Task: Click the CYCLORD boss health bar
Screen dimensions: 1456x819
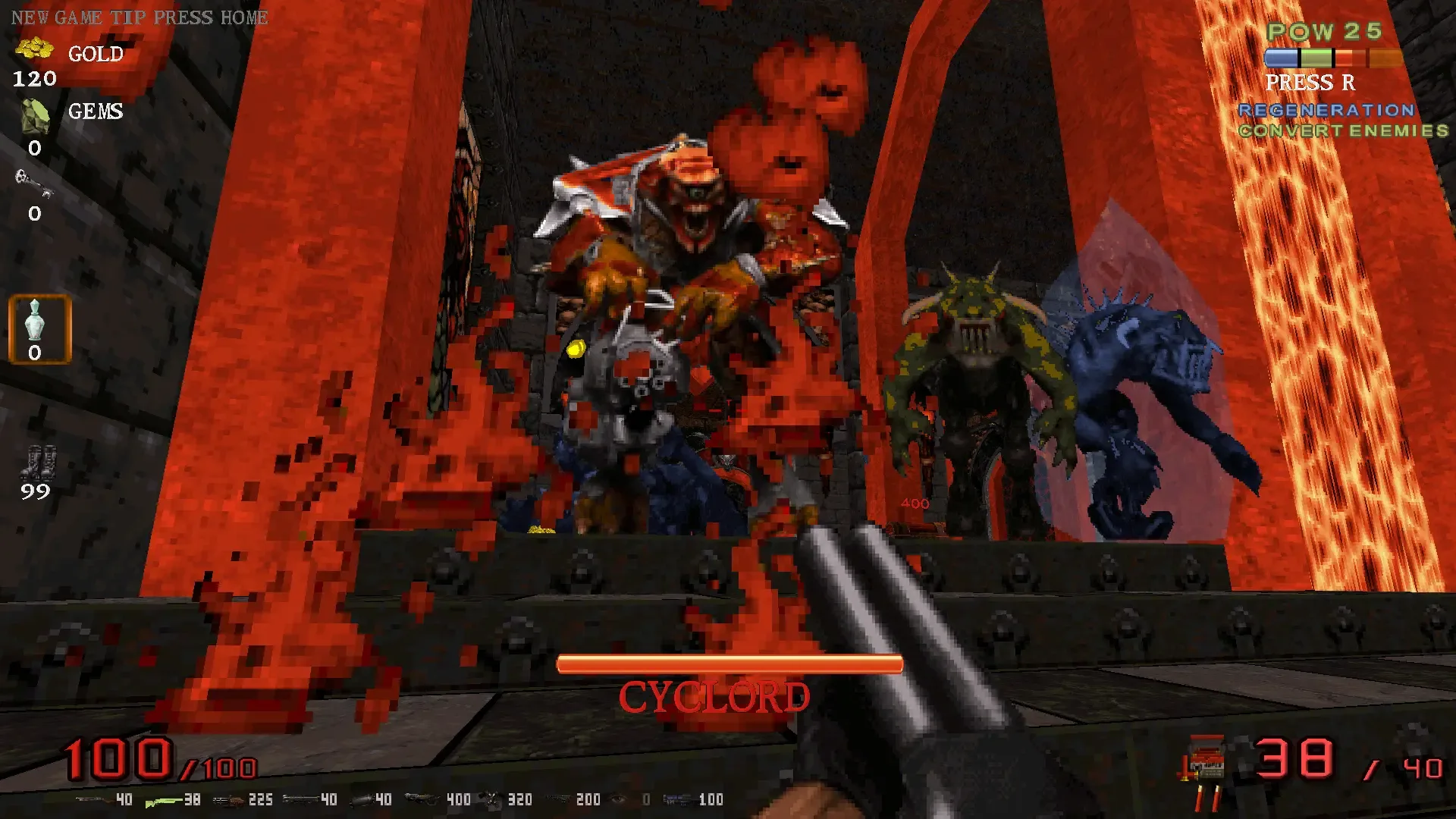Action: click(729, 662)
